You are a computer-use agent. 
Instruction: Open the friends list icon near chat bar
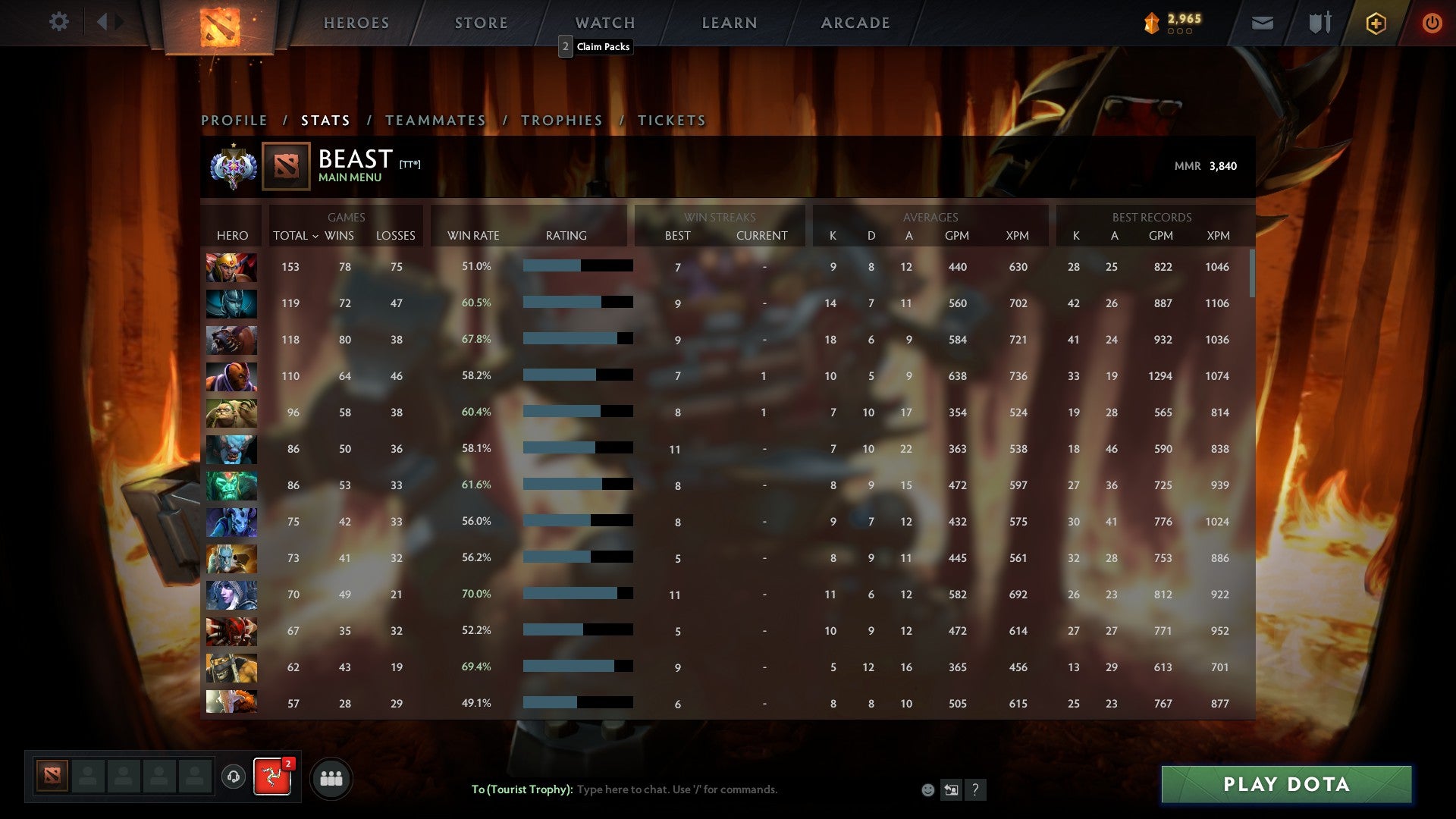[331, 777]
